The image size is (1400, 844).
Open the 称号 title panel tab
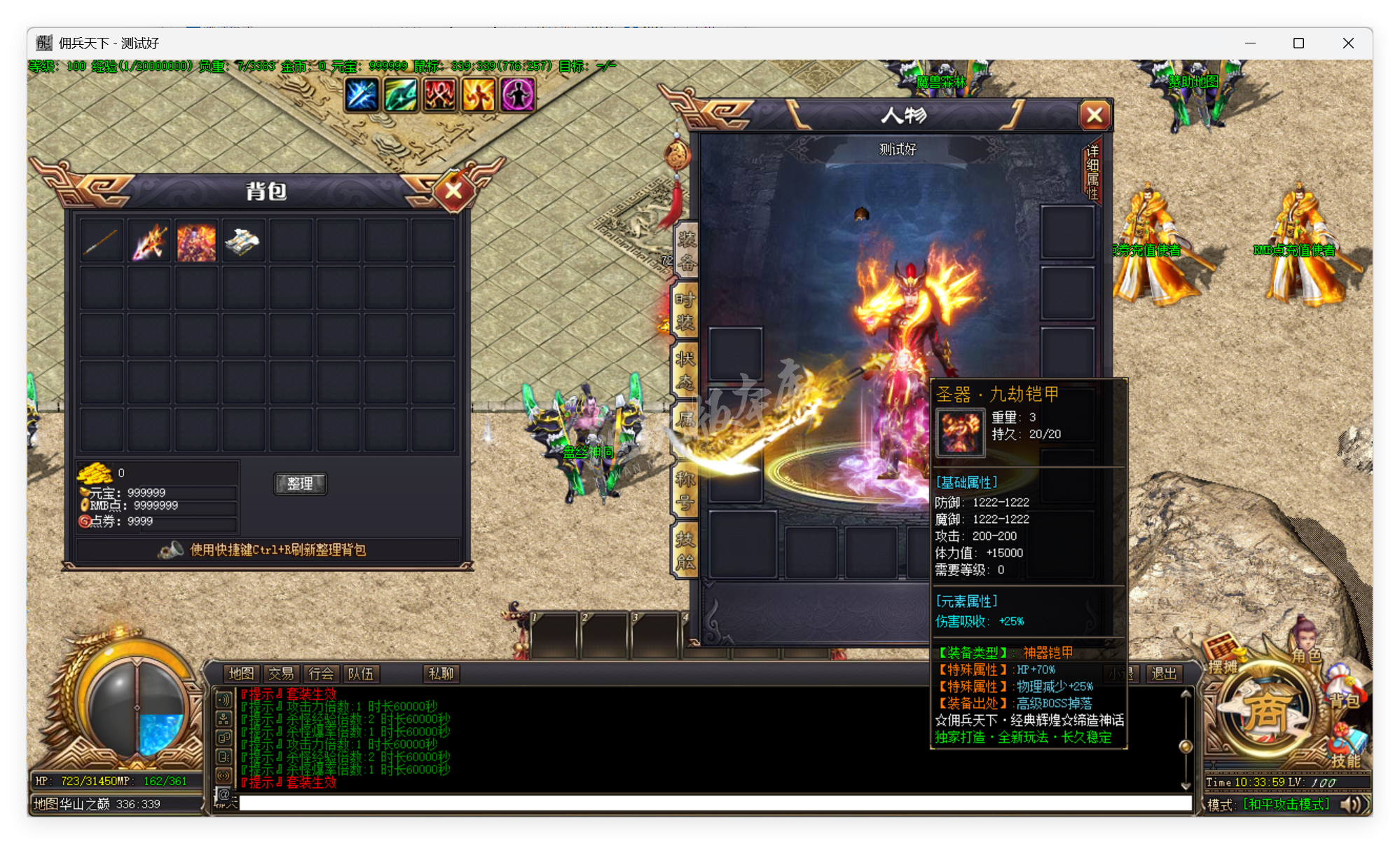(685, 484)
